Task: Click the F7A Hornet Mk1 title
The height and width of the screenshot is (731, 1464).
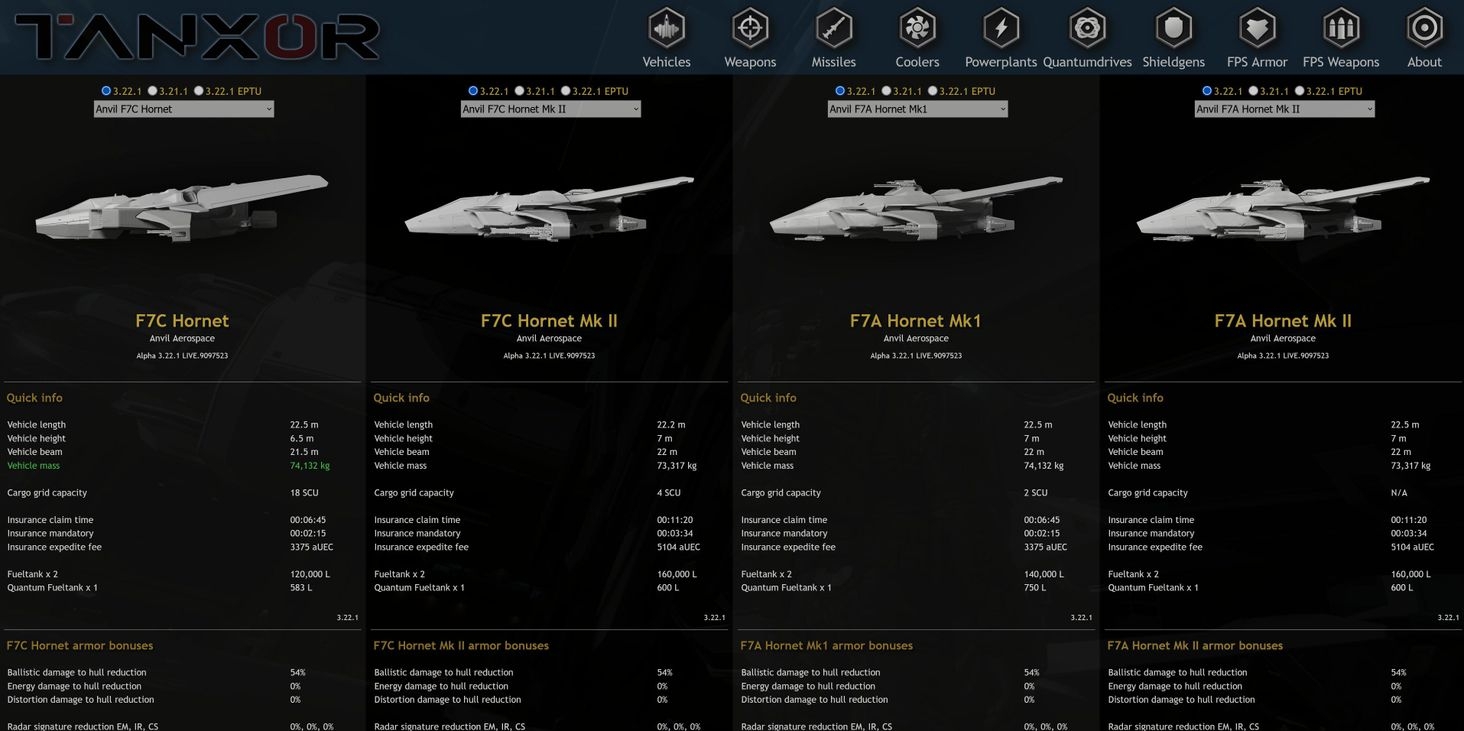Action: point(915,320)
